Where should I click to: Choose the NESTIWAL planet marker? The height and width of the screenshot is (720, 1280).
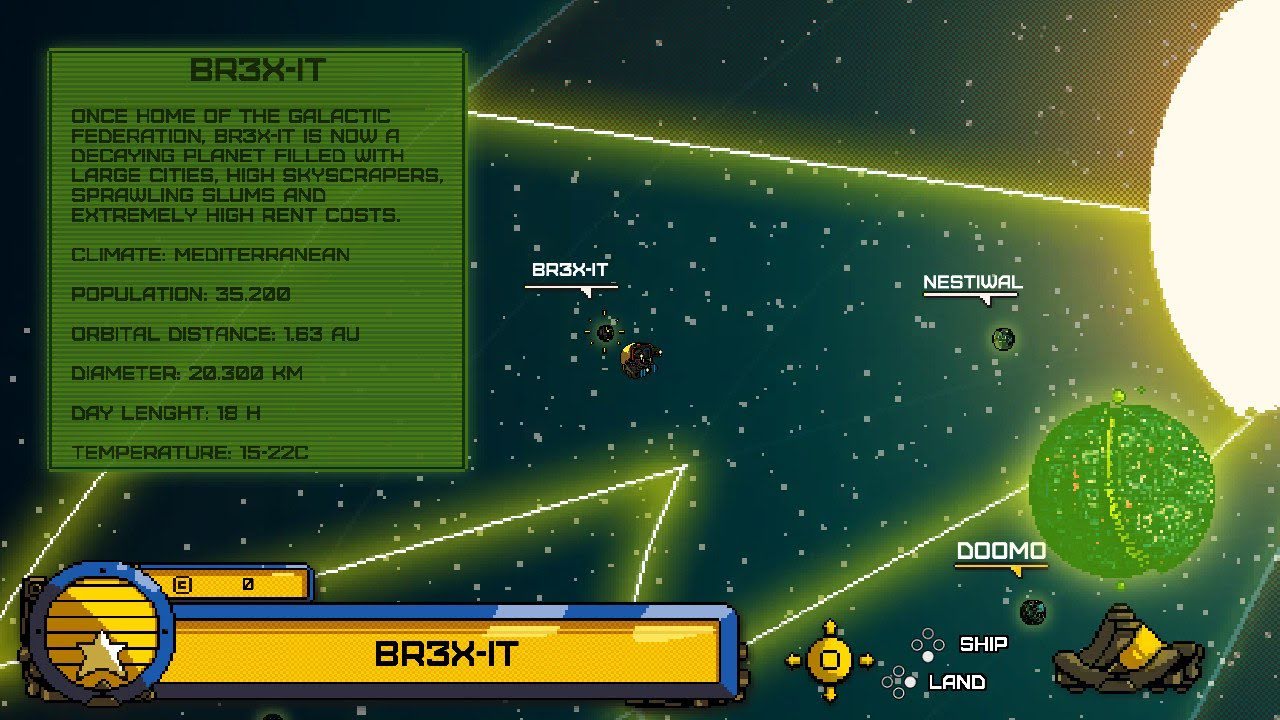[1003, 339]
